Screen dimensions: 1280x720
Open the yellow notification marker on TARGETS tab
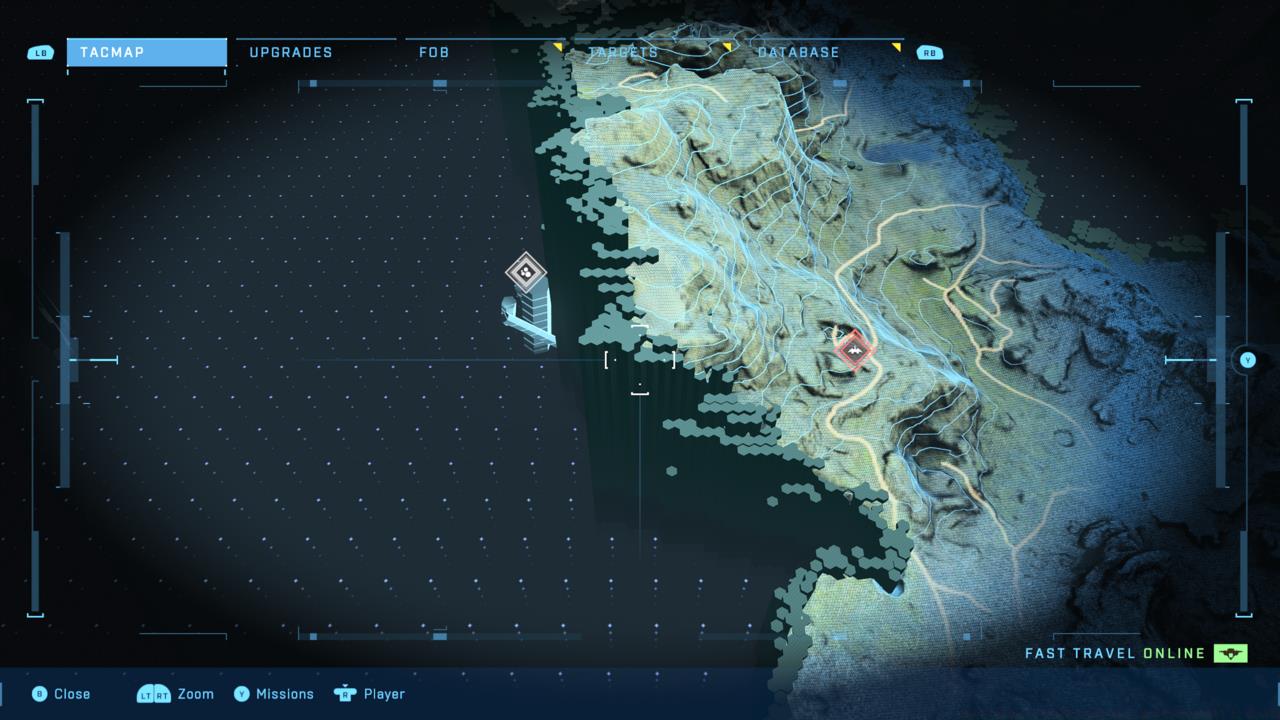558,45
